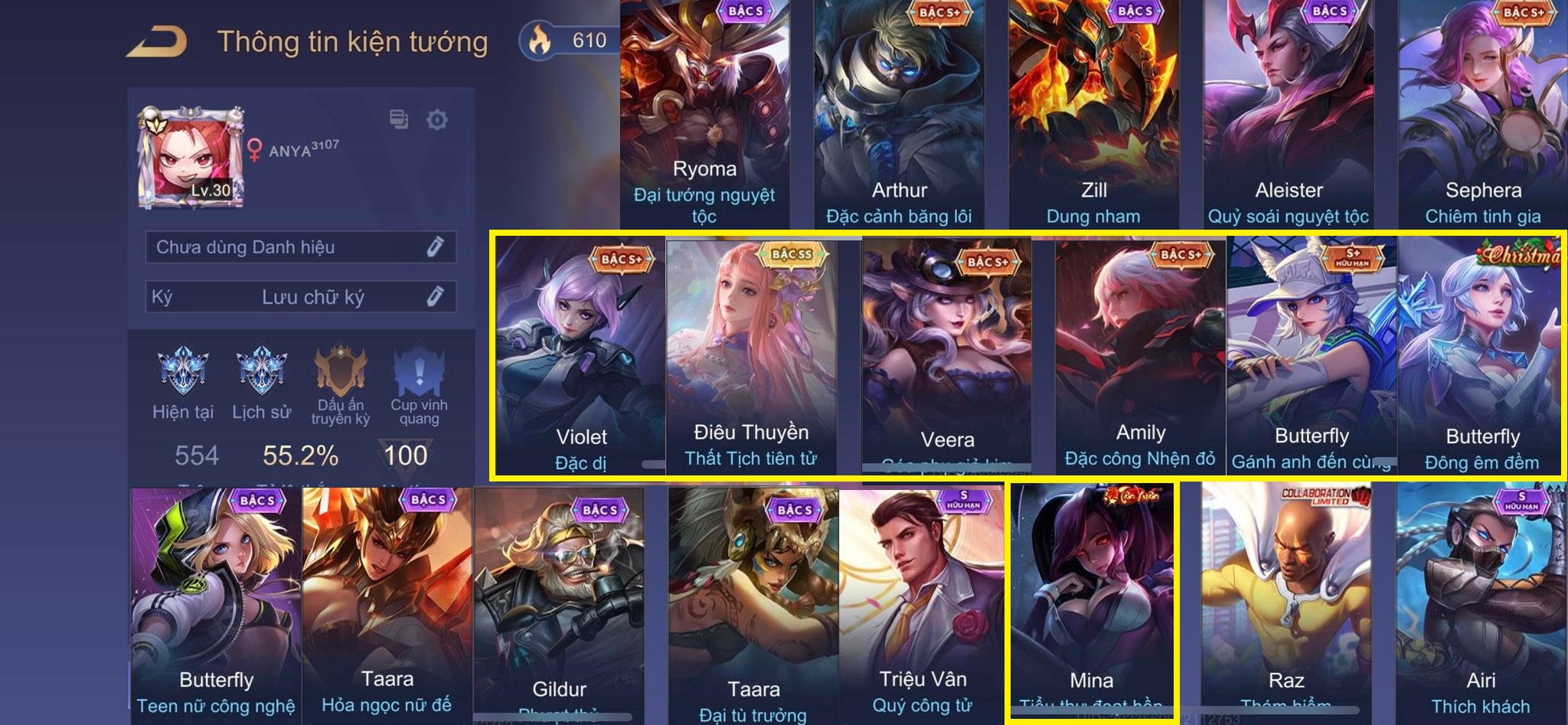
Task: Select the Ryoma skin card
Action: (x=704, y=115)
